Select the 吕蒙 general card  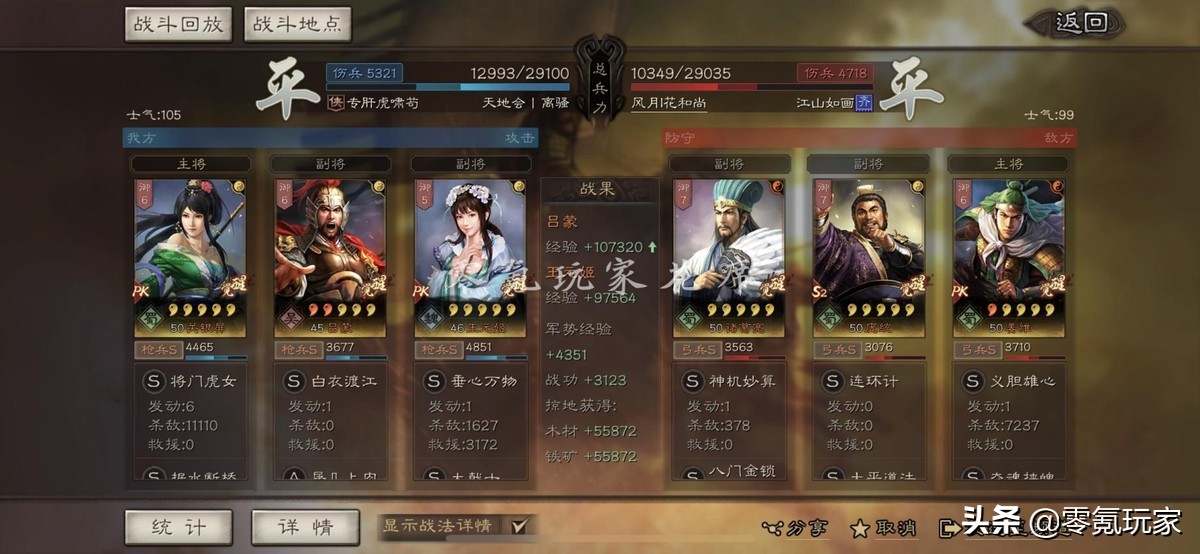330,255
